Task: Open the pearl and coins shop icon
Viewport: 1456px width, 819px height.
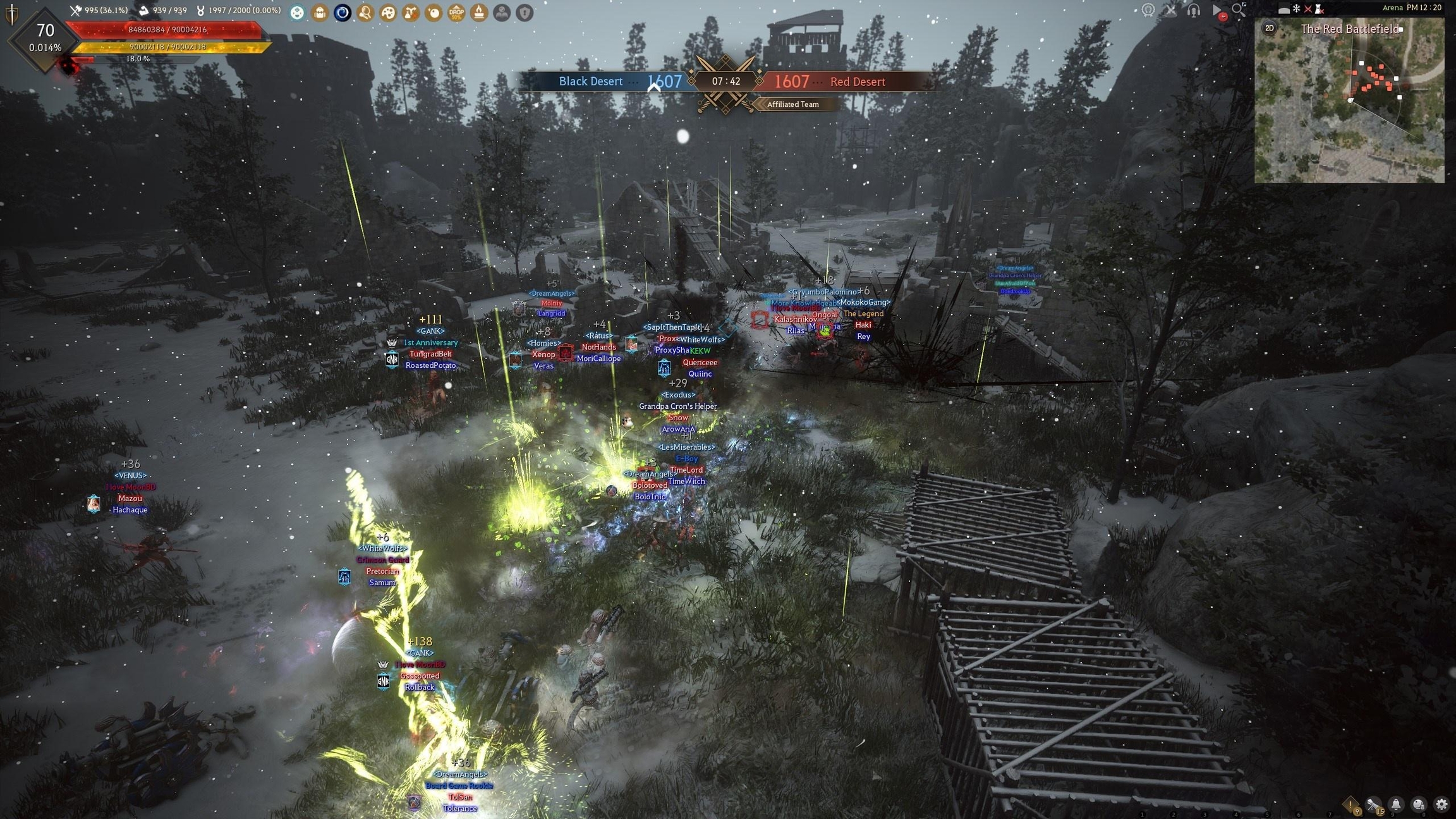Action: pyautogui.click(x=1419, y=804)
